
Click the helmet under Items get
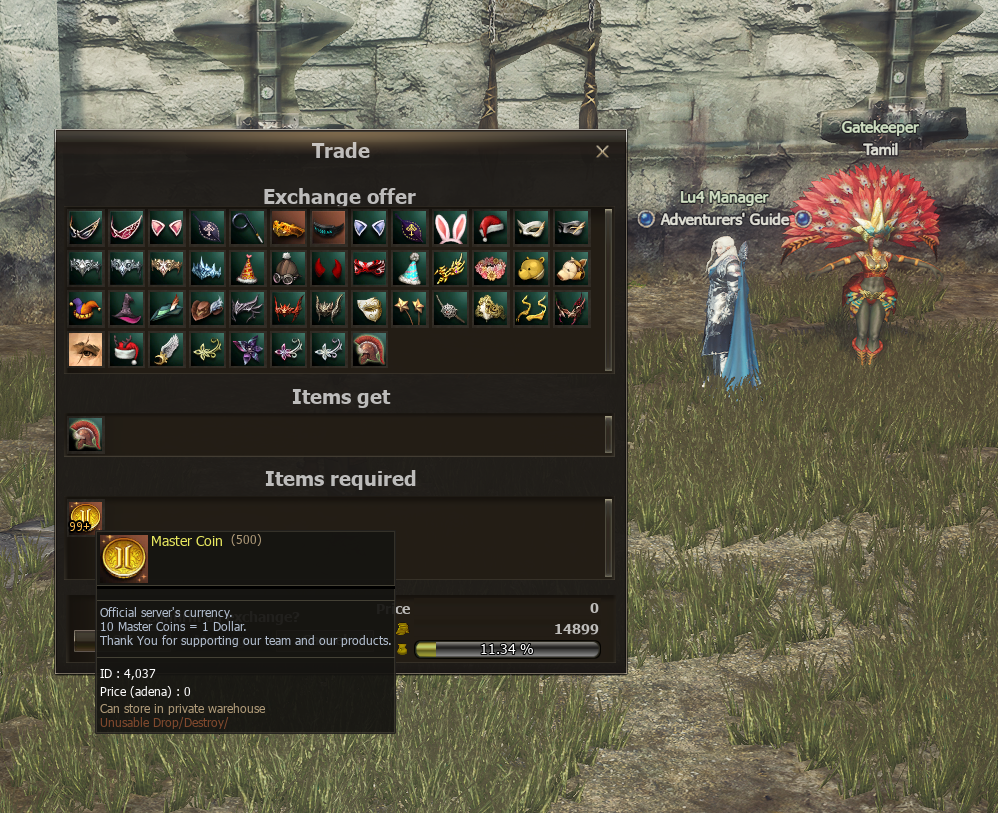coord(86,435)
